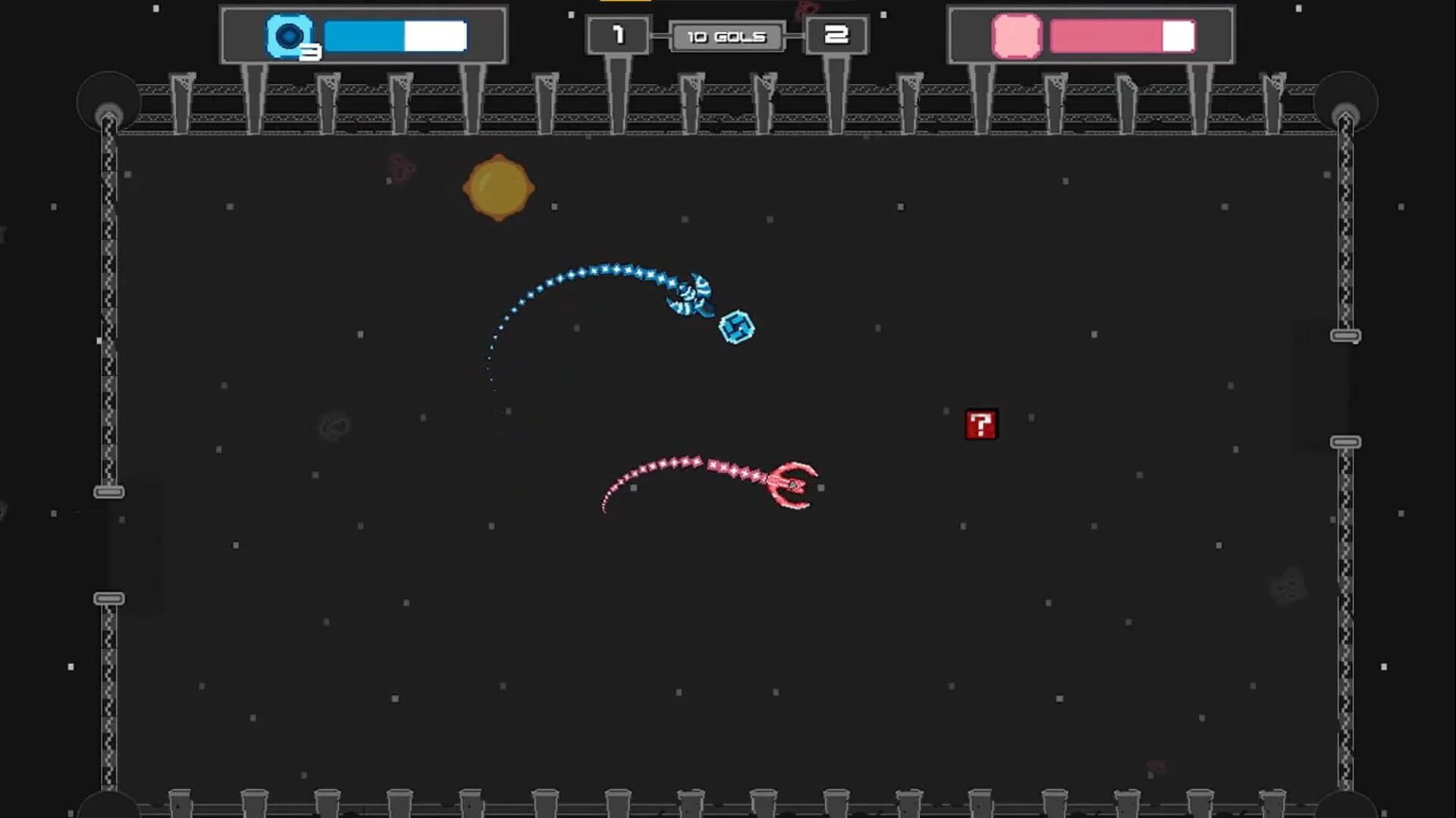Select the blue player HUD panel

coord(364,34)
